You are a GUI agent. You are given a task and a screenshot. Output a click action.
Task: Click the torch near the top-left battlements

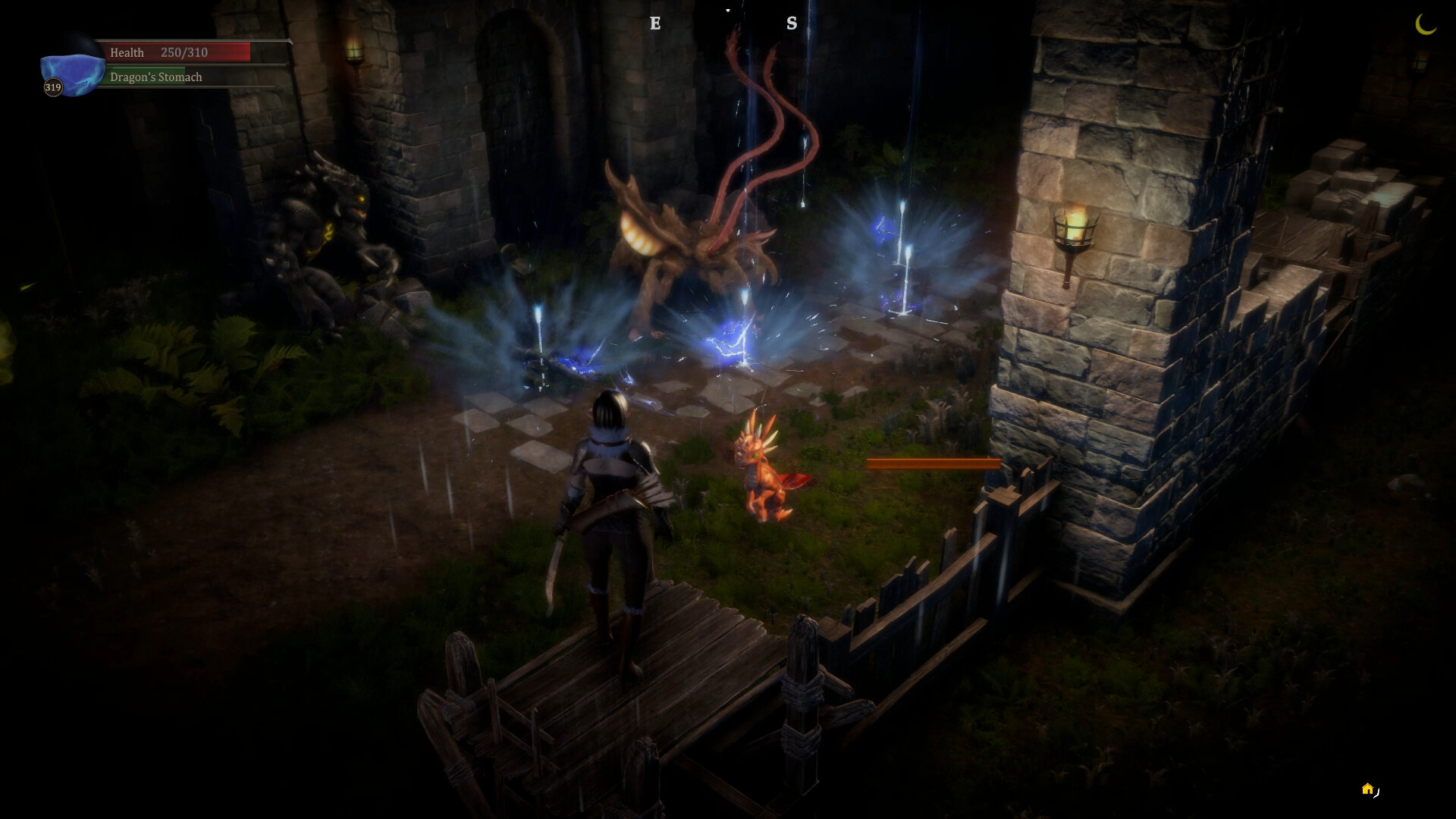tap(353, 51)
